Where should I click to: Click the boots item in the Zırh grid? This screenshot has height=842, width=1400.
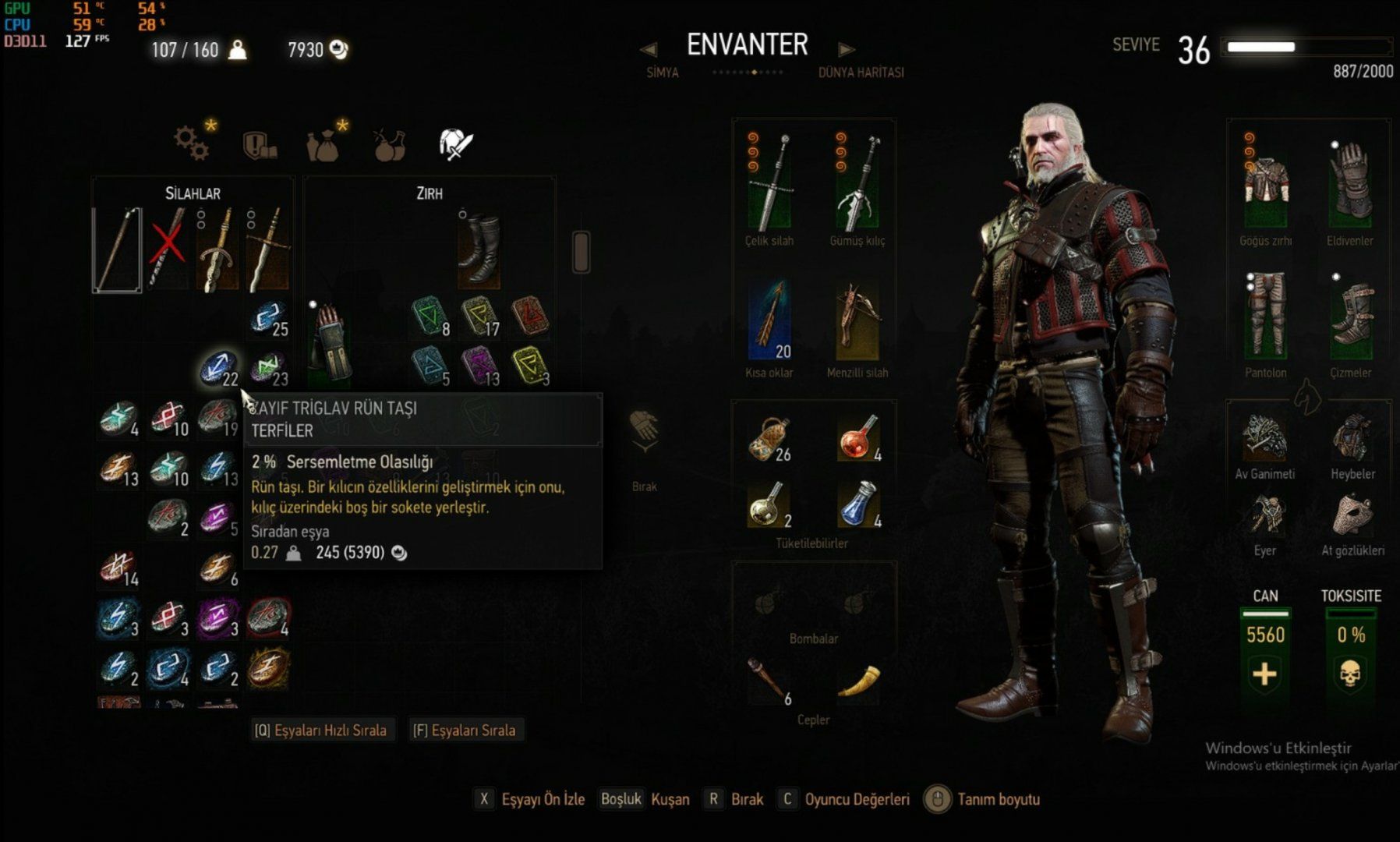479,249
